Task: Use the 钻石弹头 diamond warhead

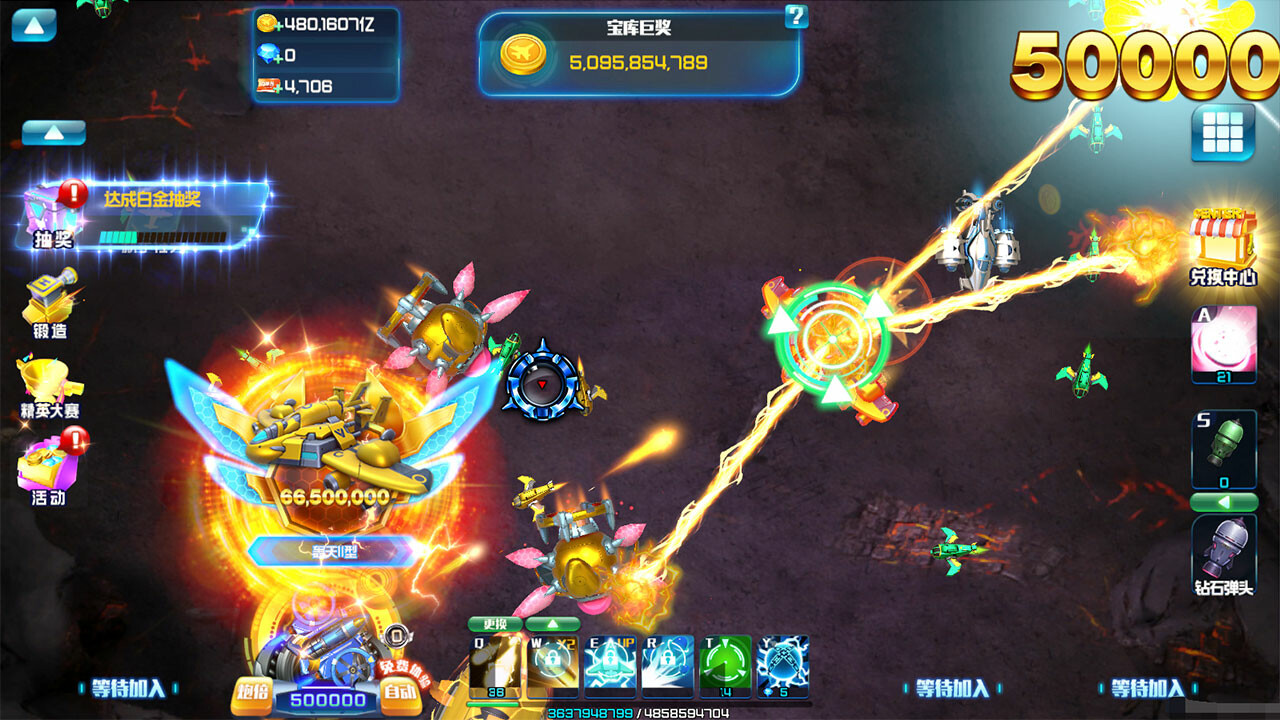Action: click(x=1225, y=555)
